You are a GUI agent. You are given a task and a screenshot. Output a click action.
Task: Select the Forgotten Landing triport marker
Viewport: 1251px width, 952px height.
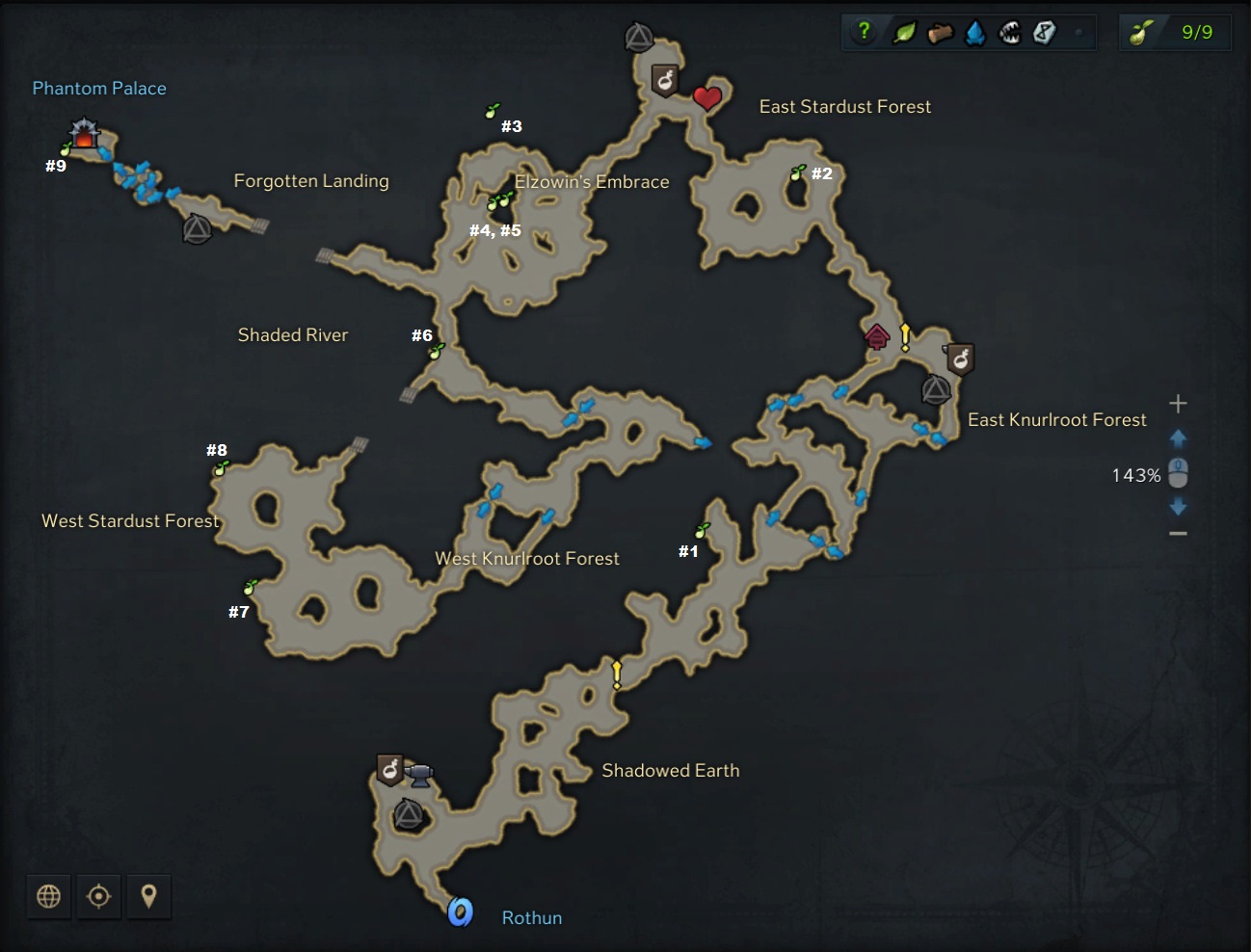point(197,229)
